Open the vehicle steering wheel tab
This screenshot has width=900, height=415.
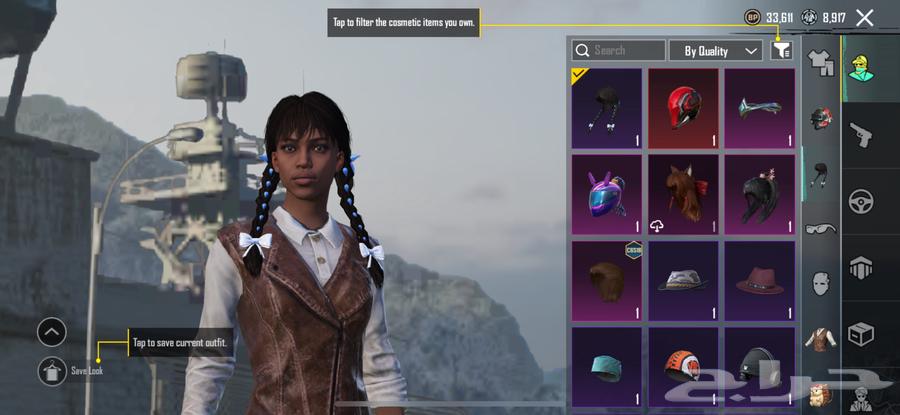pos(860,202)
